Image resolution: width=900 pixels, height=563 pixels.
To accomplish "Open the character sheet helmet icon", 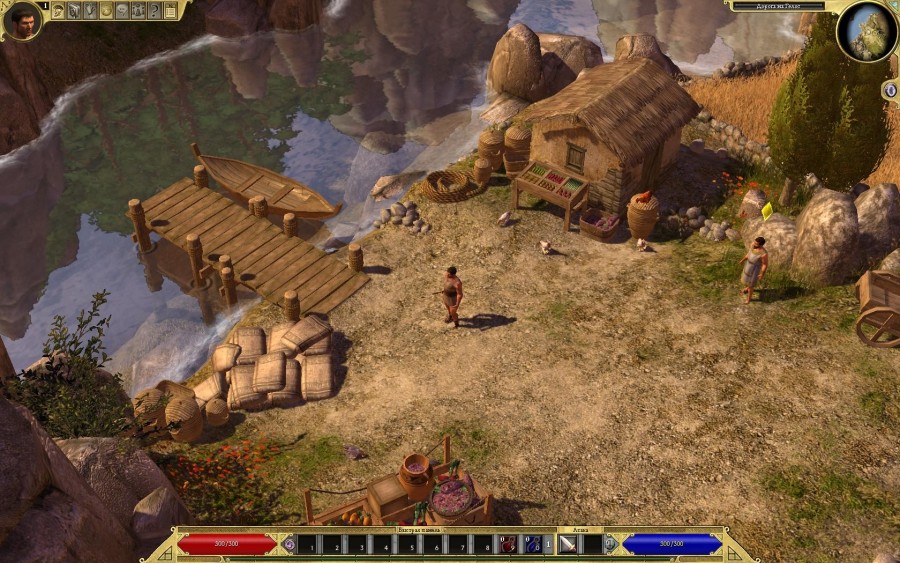I will (58, 11).
